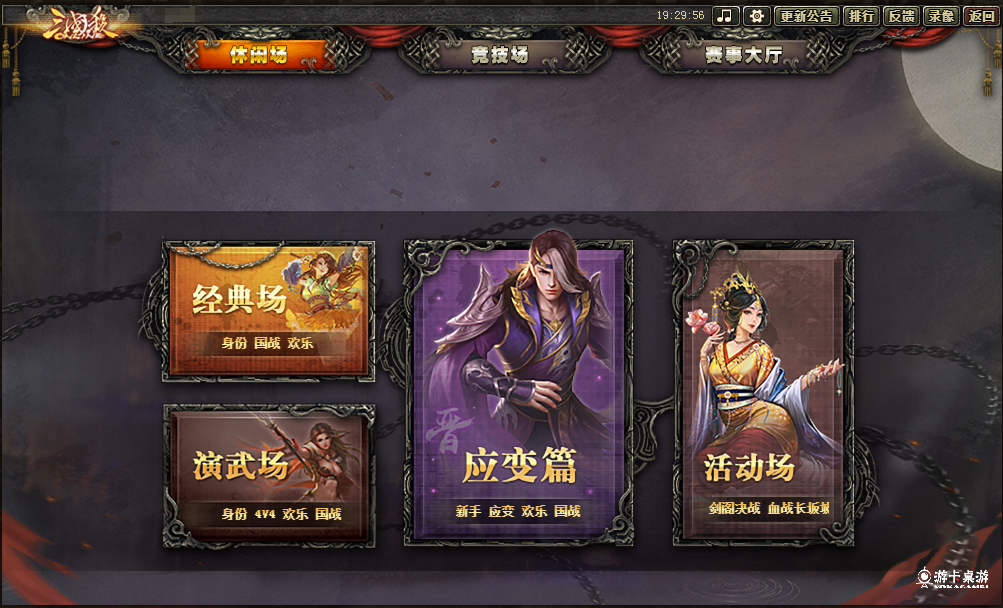The height and width of the screenshot is (608, 1003).
Task: View the 更新公告 announcements
Action: coord(806,16)
